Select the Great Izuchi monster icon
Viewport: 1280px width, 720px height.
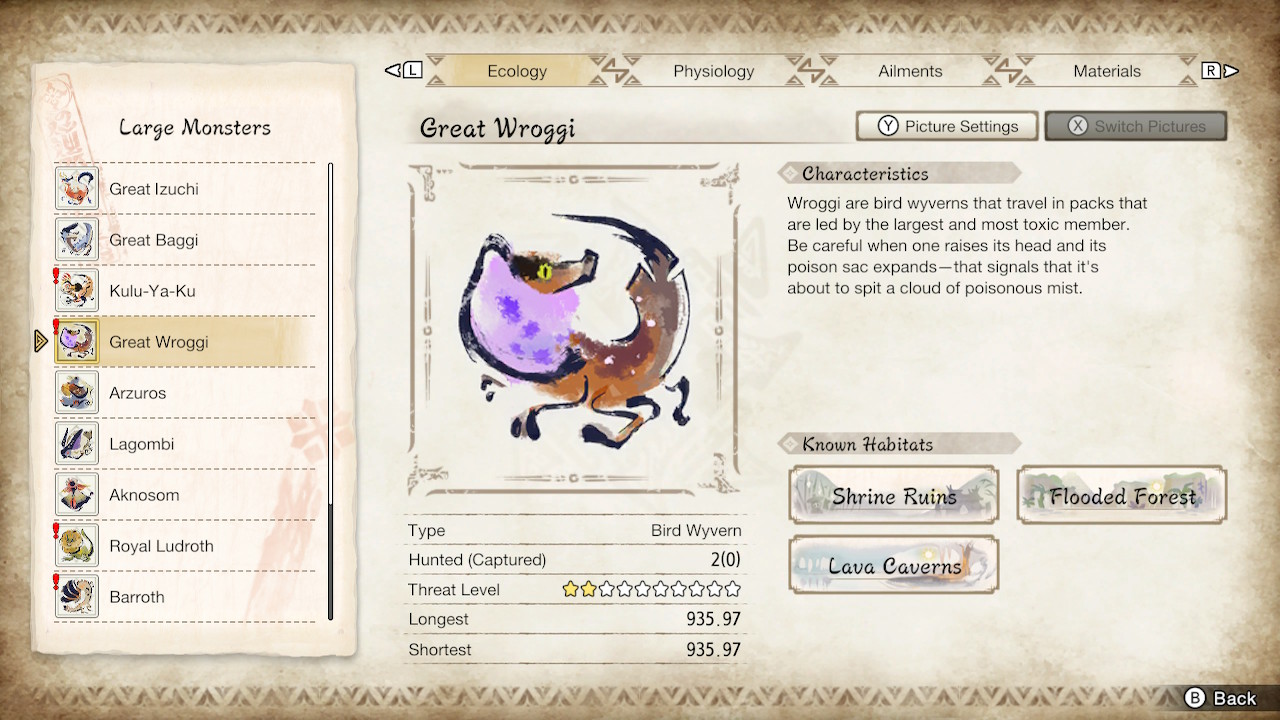click(76, 188)
